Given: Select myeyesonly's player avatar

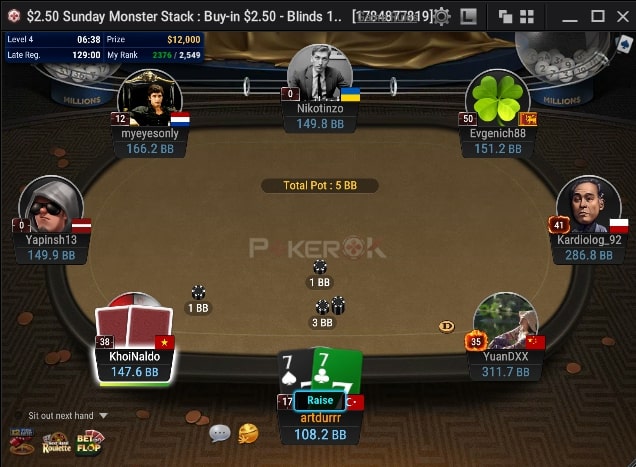Looking at the screenshot, I should coord(149,98).
